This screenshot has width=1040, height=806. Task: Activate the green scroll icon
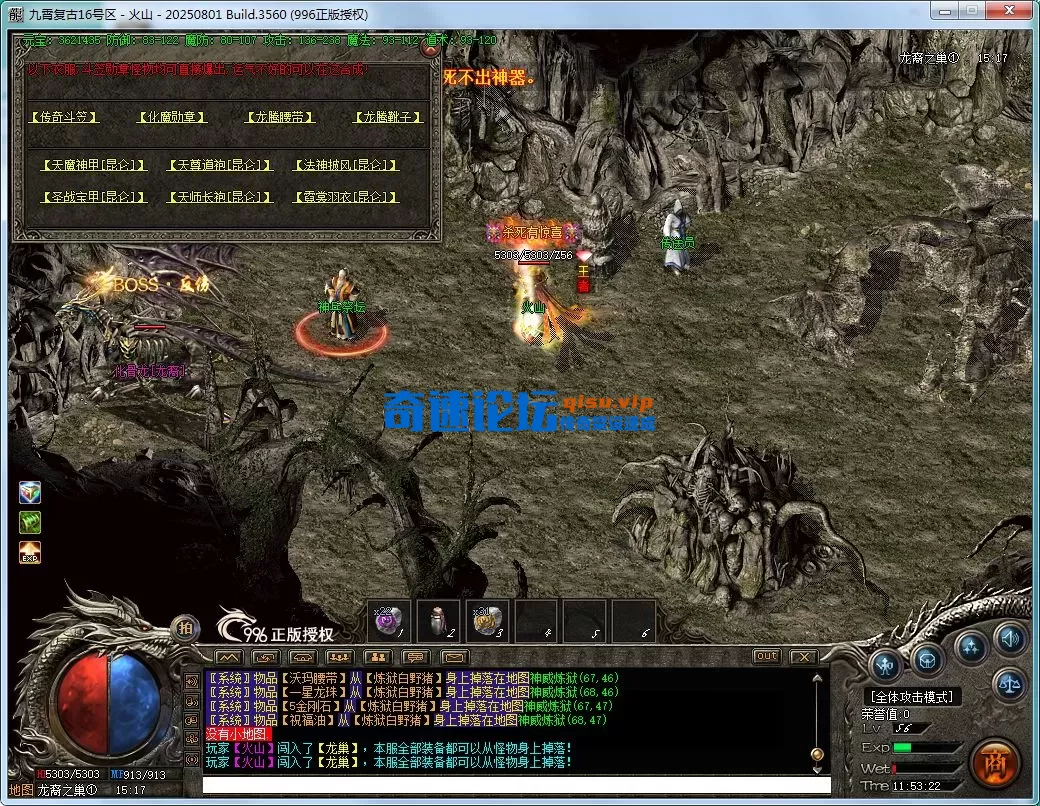(x=30, y=522)
